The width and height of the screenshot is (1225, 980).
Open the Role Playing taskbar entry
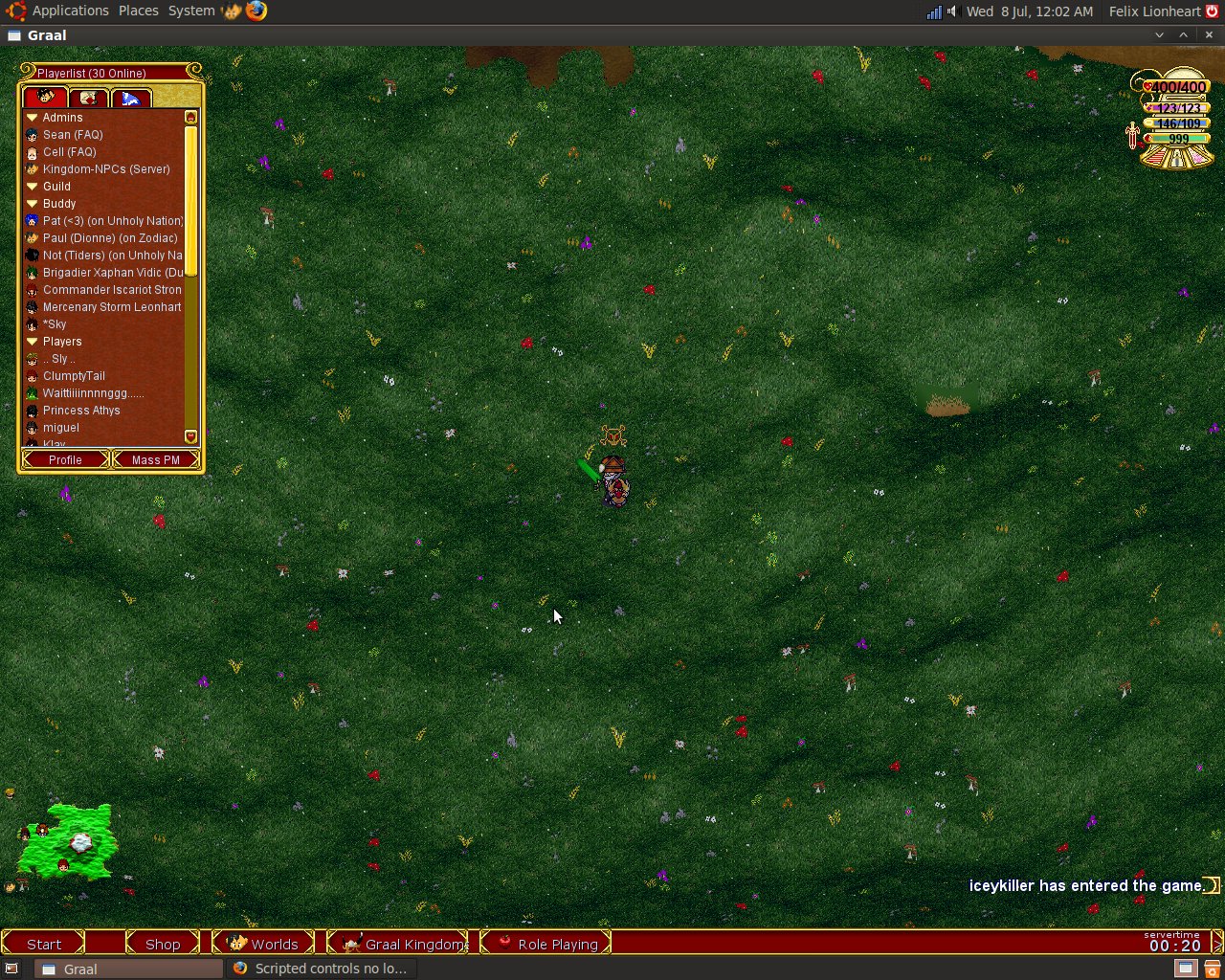547,944
